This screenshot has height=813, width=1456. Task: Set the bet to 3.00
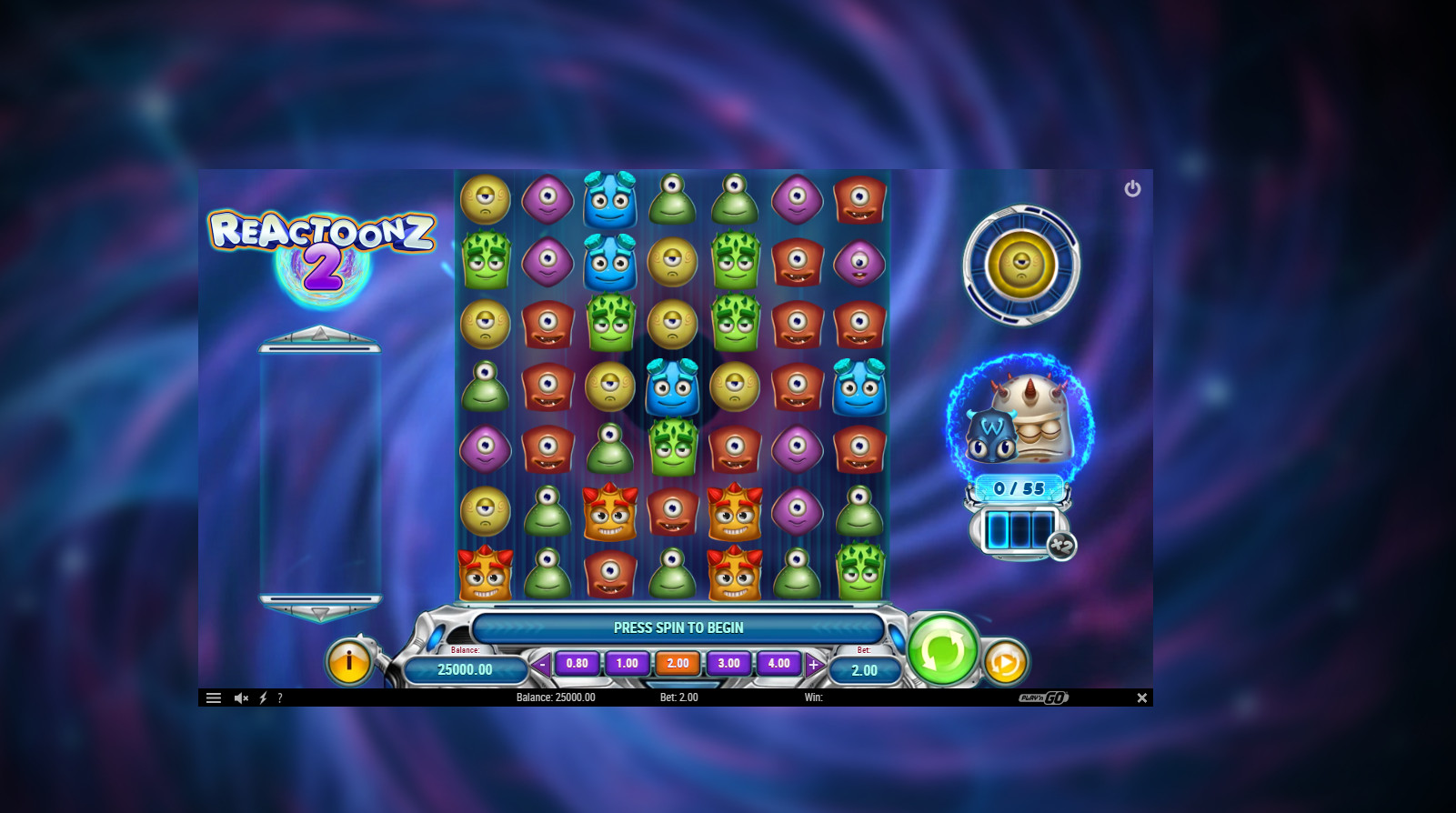tap(728, 664)
